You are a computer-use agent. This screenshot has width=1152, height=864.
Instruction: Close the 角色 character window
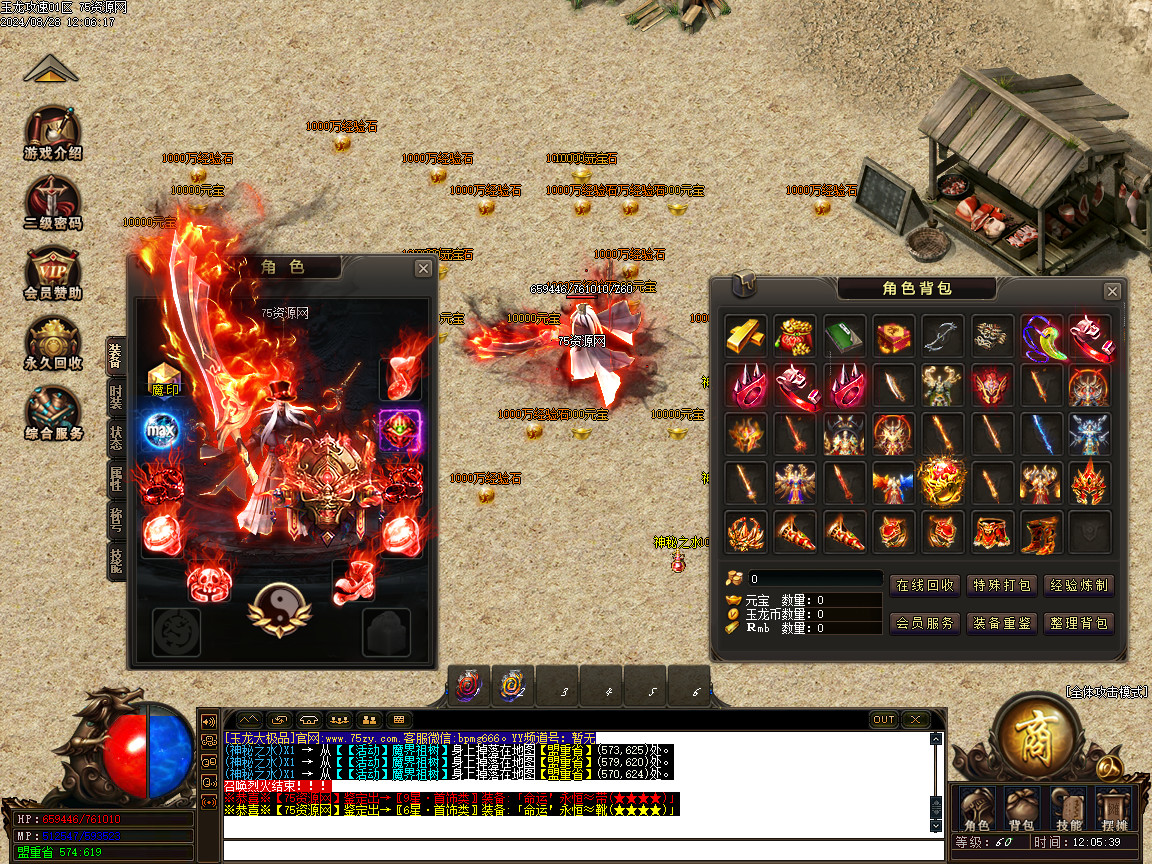[424, 268]
